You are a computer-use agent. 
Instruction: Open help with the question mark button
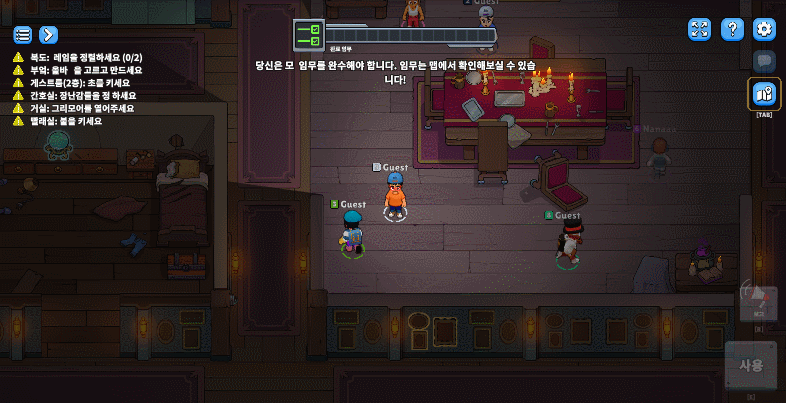coord(732,30)
